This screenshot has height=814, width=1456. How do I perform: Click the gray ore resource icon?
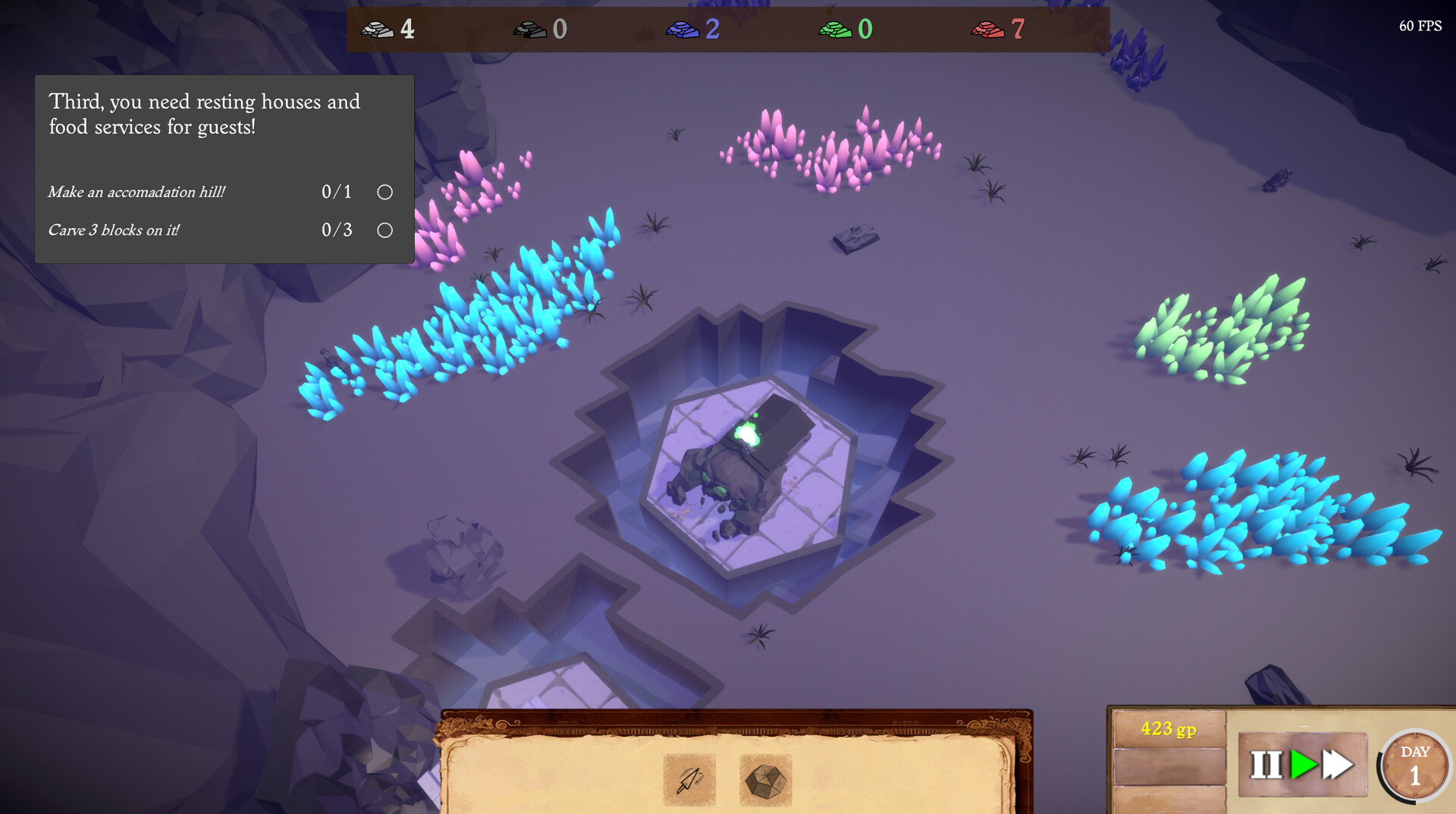click(x=376, y=30)
